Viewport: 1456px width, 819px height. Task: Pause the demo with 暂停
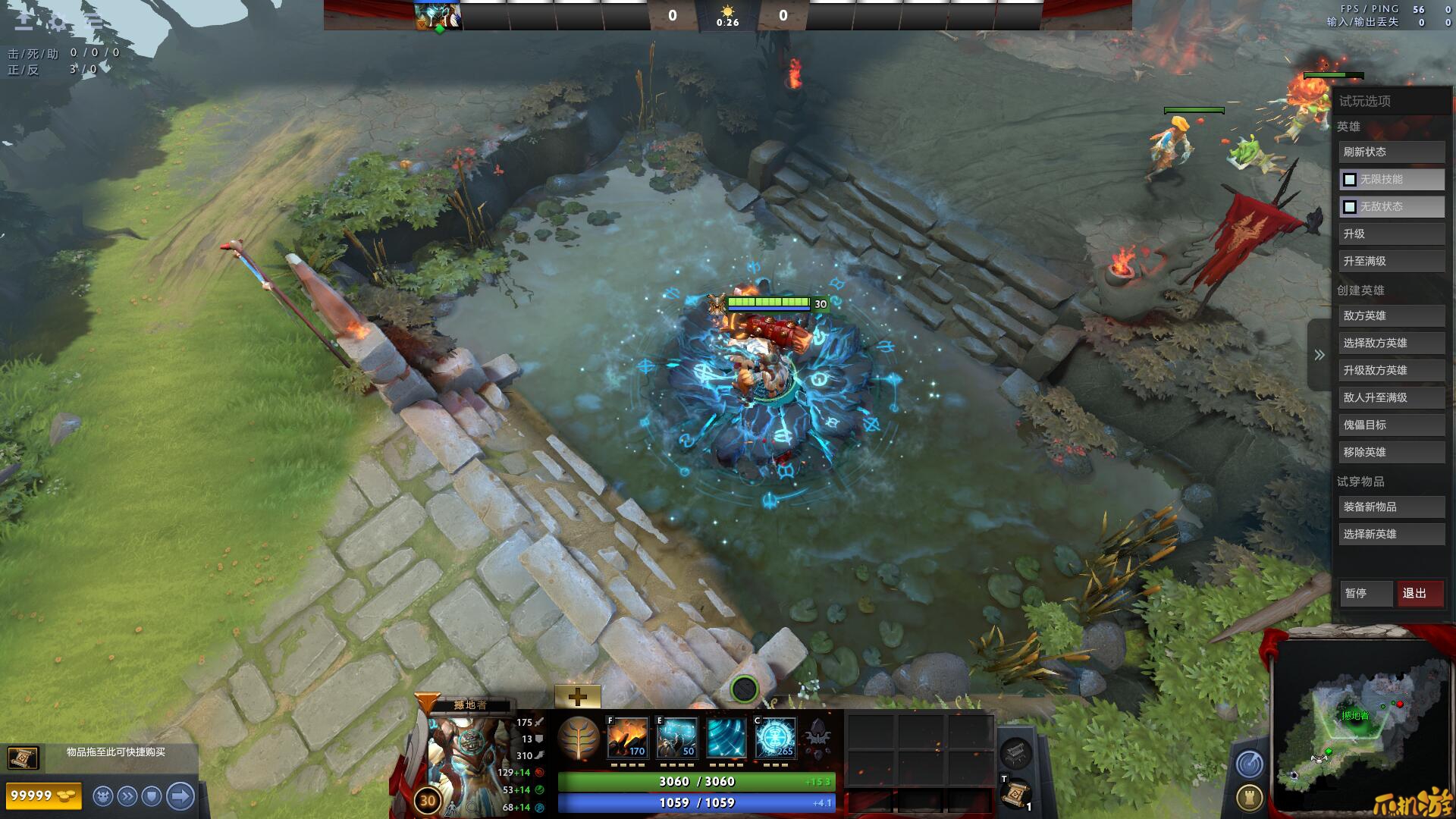coord(1365,593)
